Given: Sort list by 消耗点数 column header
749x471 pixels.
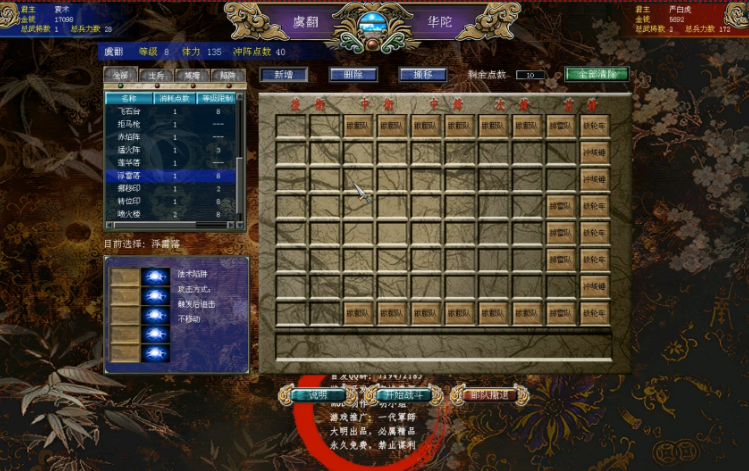Looking at the screenshot, I should (x=175, y=98).
